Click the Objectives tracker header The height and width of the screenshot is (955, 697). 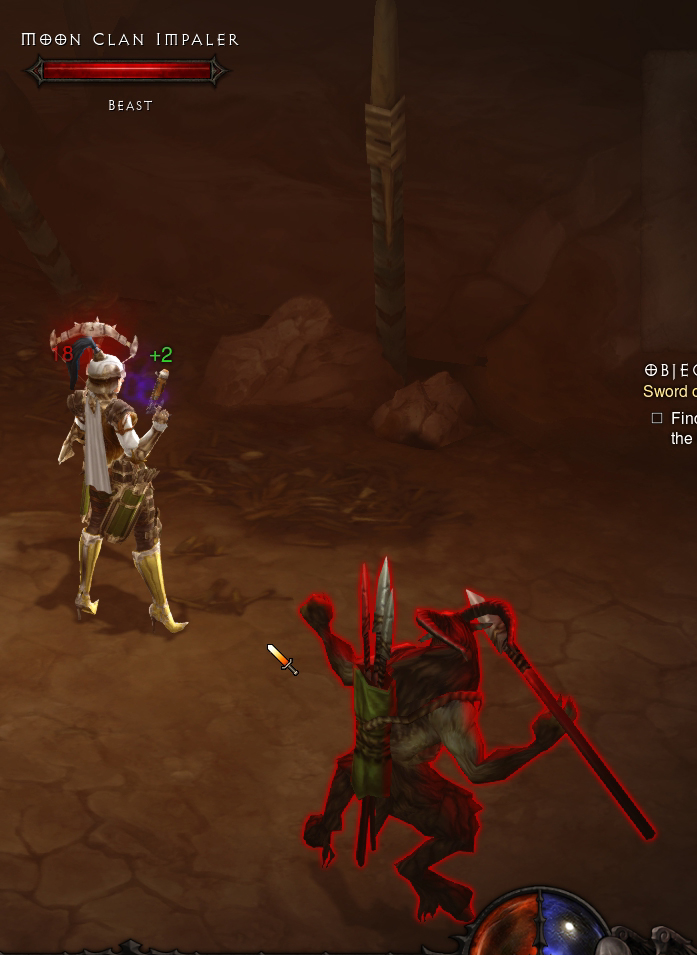coord(670,370)
